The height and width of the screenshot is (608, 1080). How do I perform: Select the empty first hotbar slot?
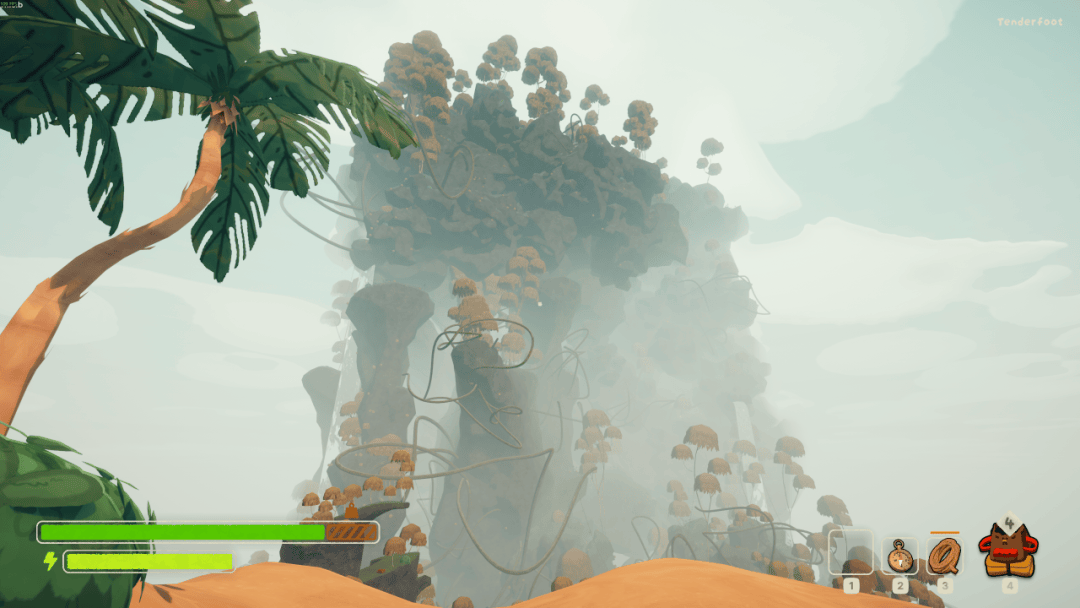[x=851, y=553]
